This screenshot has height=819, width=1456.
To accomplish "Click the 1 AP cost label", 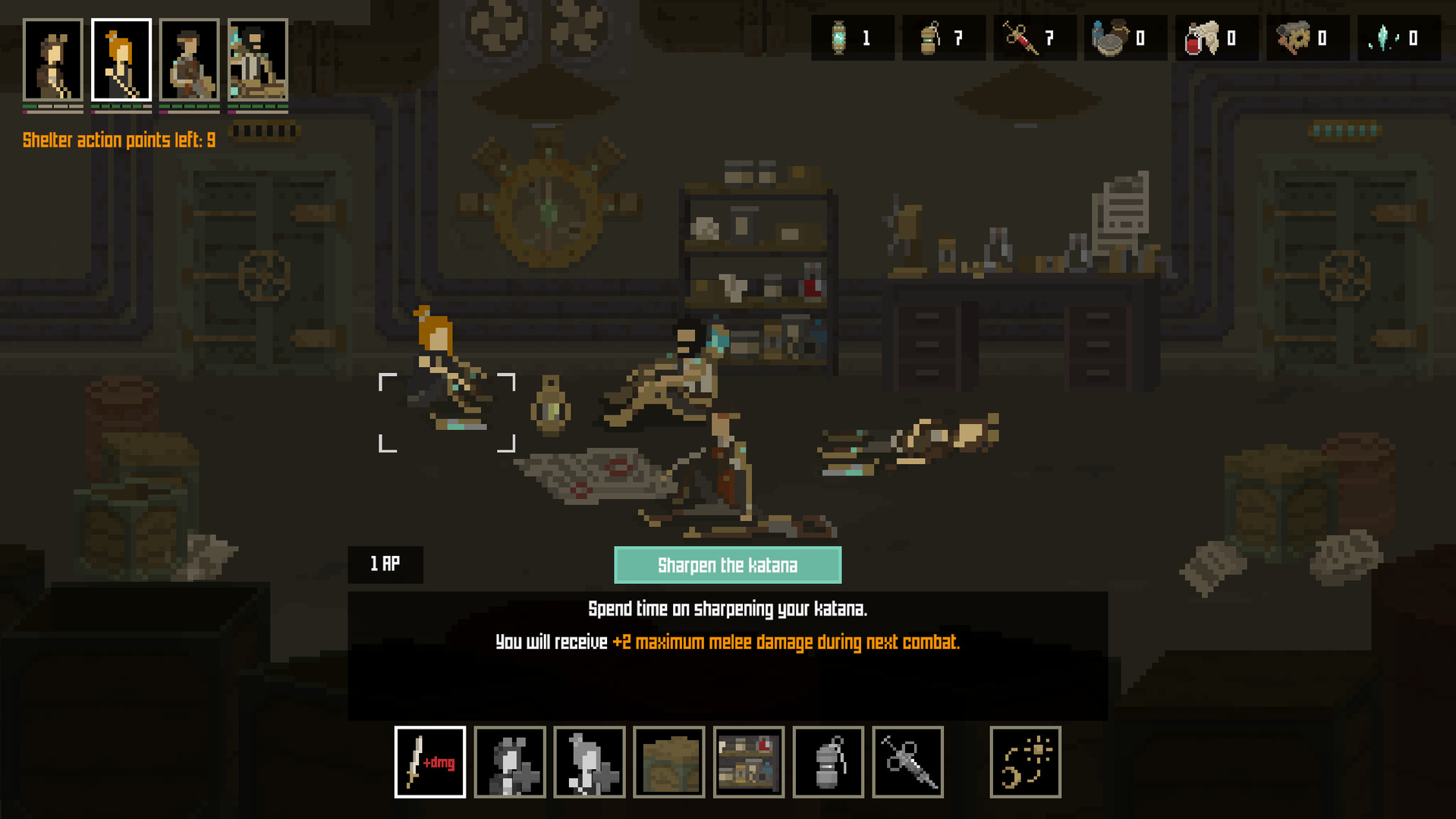I will coord(385,564).
